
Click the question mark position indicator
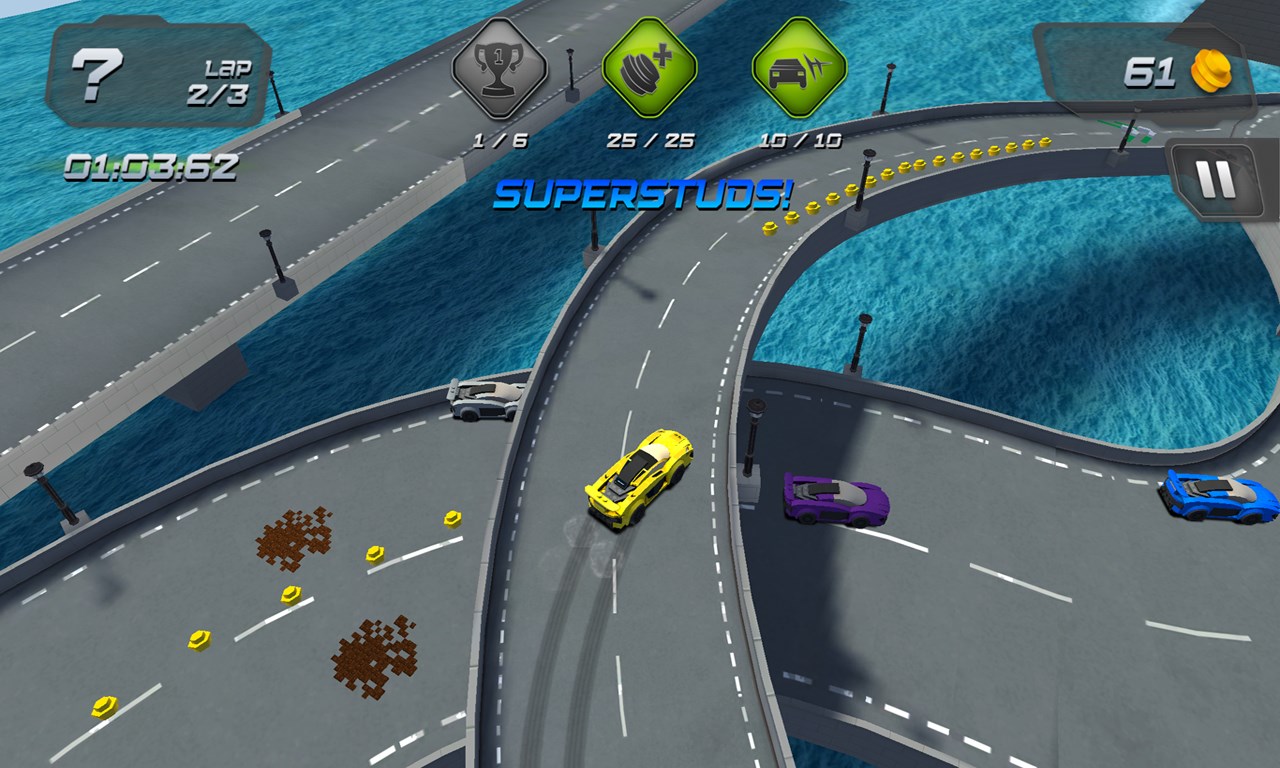(x=95, y=72)
